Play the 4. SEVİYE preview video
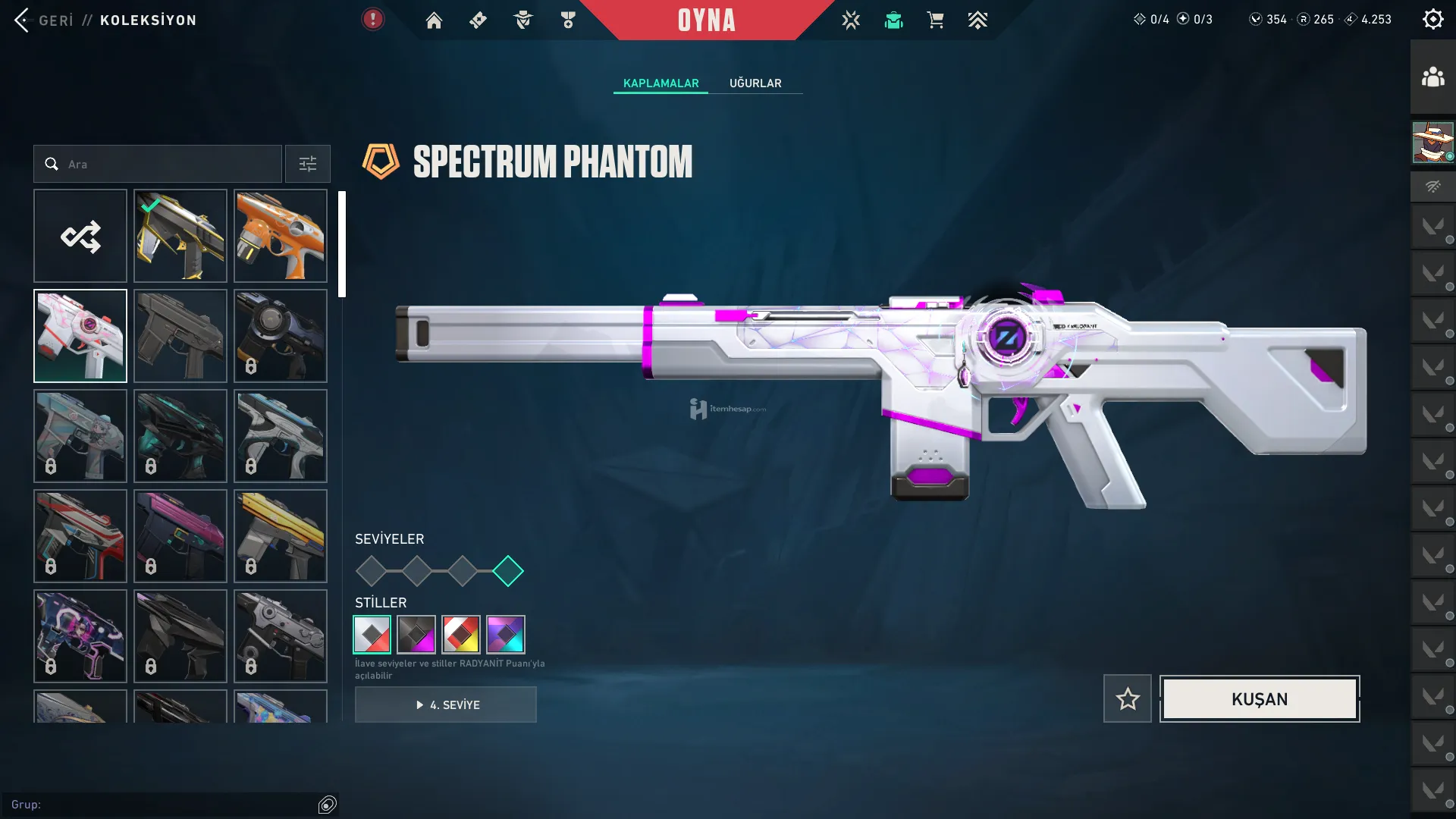The height and width of the screenshot is (819, 1456). click(x=446, y=704)
